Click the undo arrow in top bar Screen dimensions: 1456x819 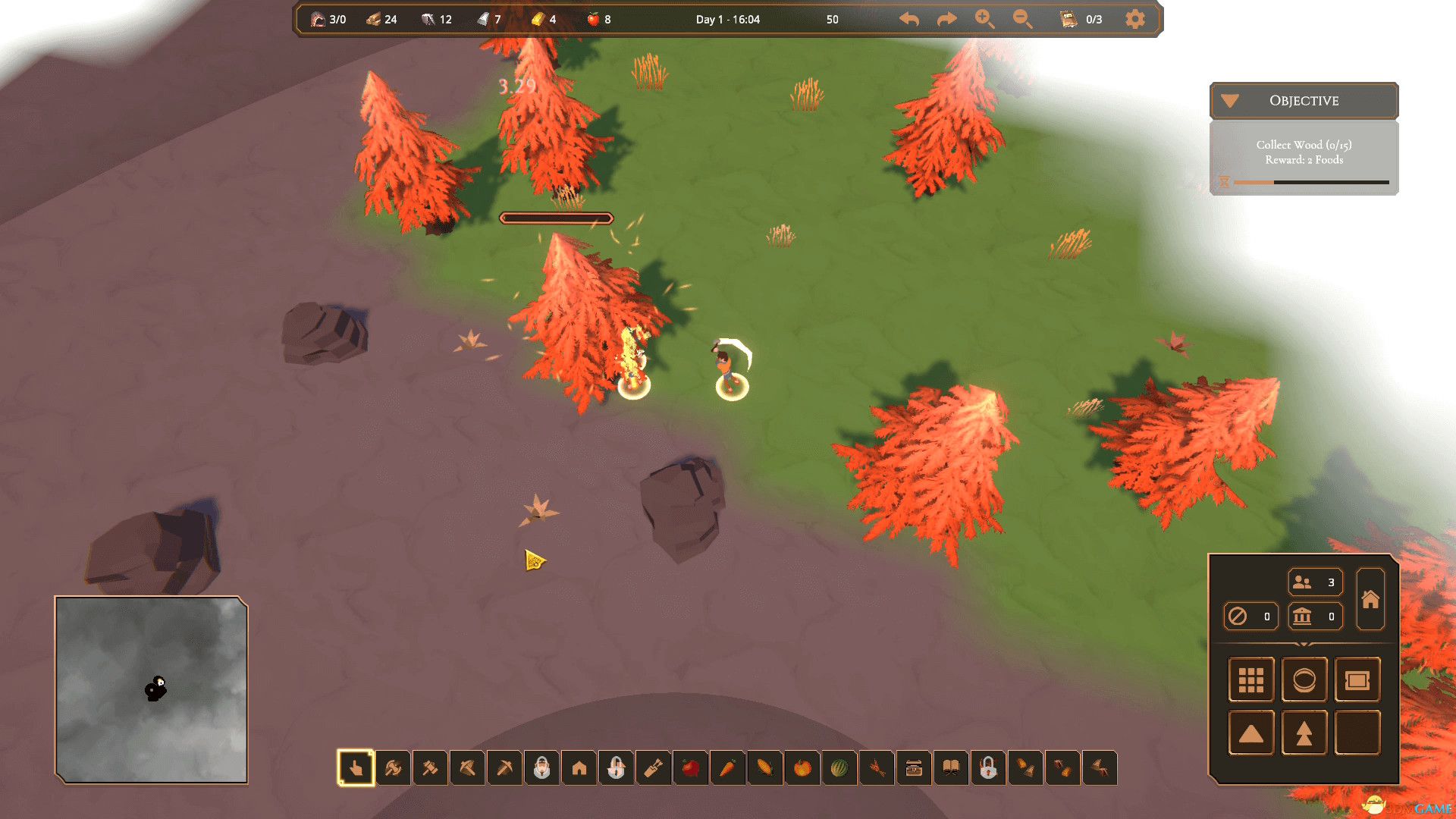(909, 19)
